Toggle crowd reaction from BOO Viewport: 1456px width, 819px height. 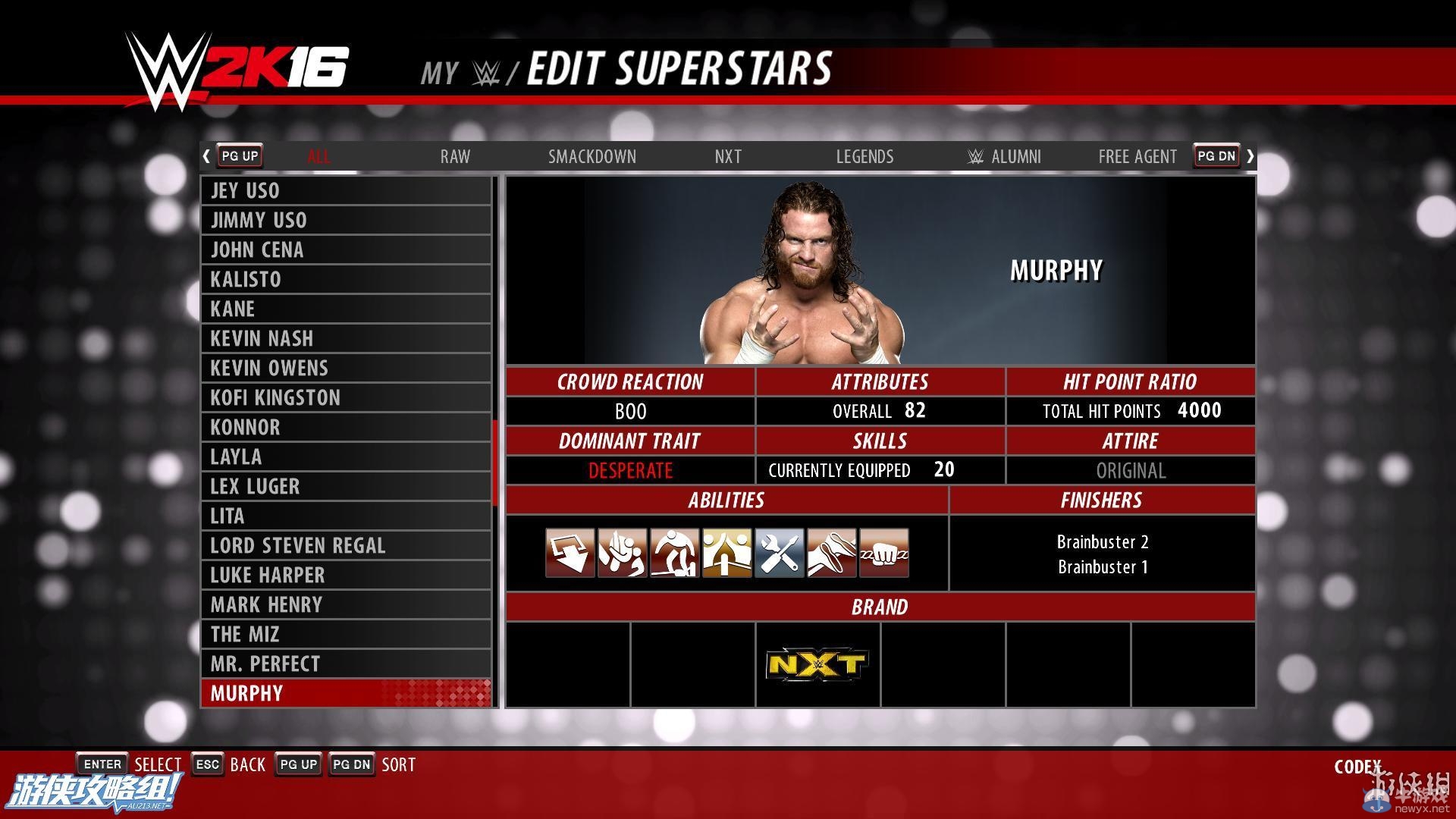tap(630, 411)
